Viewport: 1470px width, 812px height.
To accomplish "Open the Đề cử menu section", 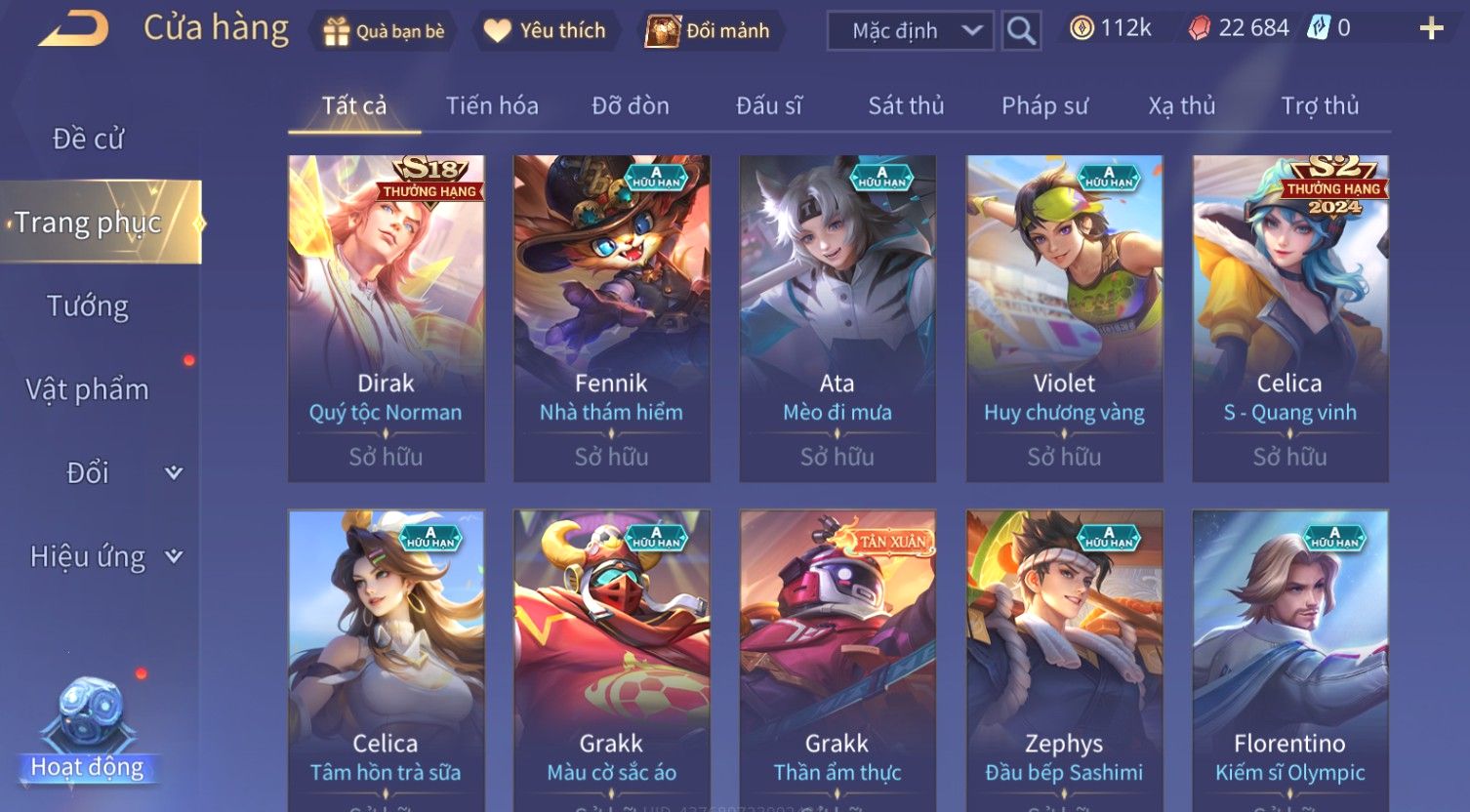I will (x=88, y=139).
